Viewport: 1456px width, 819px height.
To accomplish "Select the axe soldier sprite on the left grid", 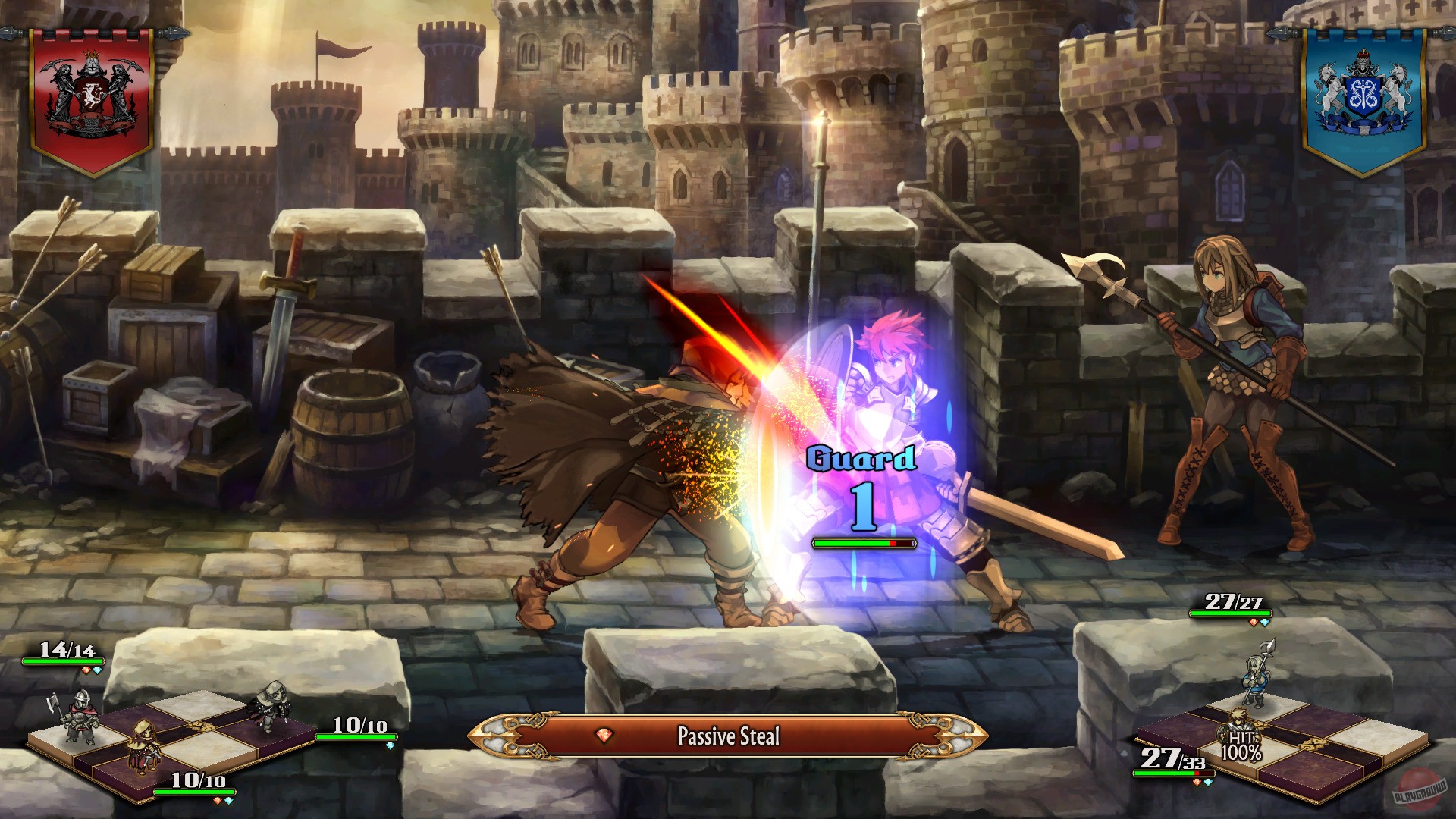I will [x=81, y=716].
